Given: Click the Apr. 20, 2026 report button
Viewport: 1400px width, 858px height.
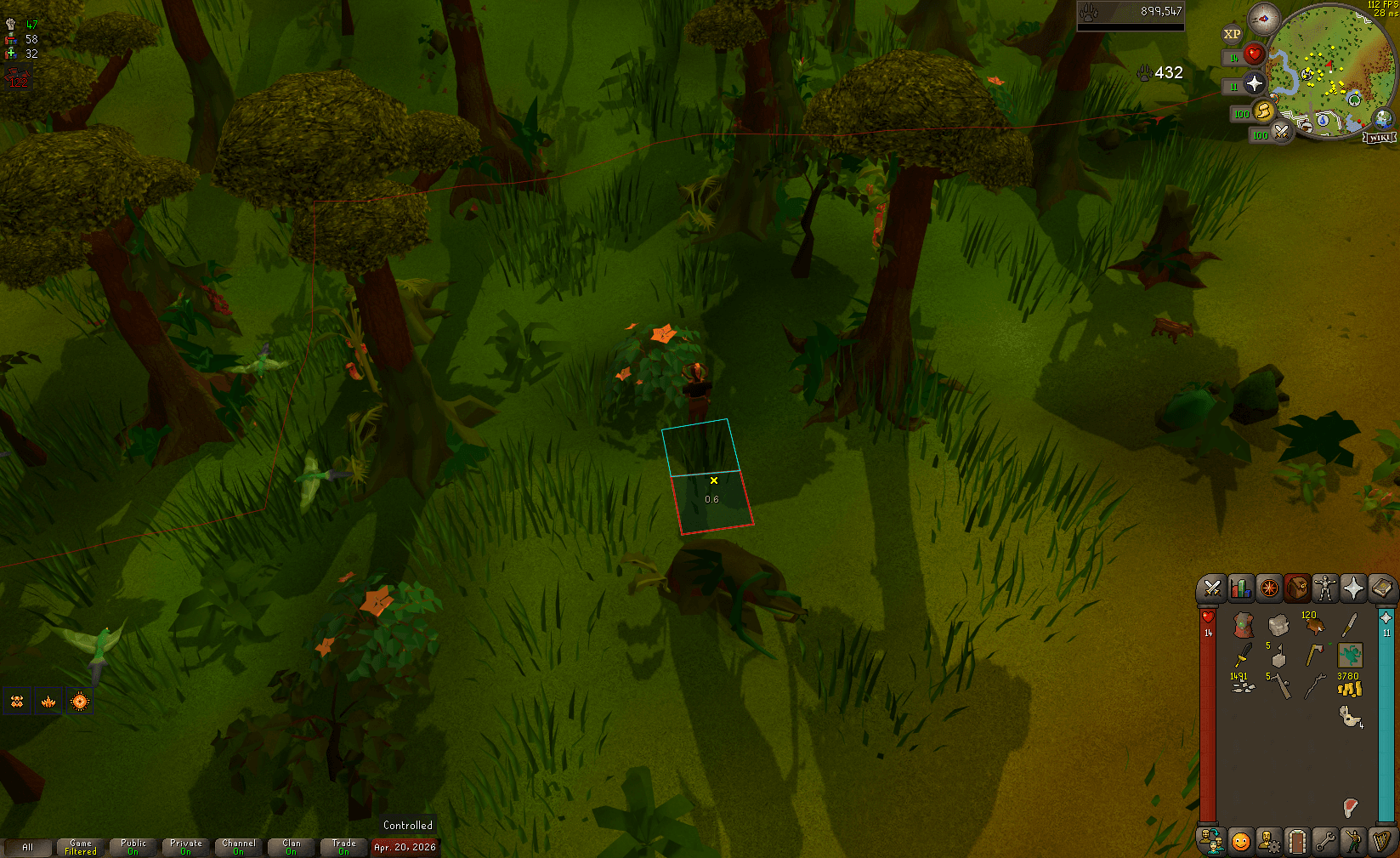Looking at the screenshot, I should tap(405, 847).
